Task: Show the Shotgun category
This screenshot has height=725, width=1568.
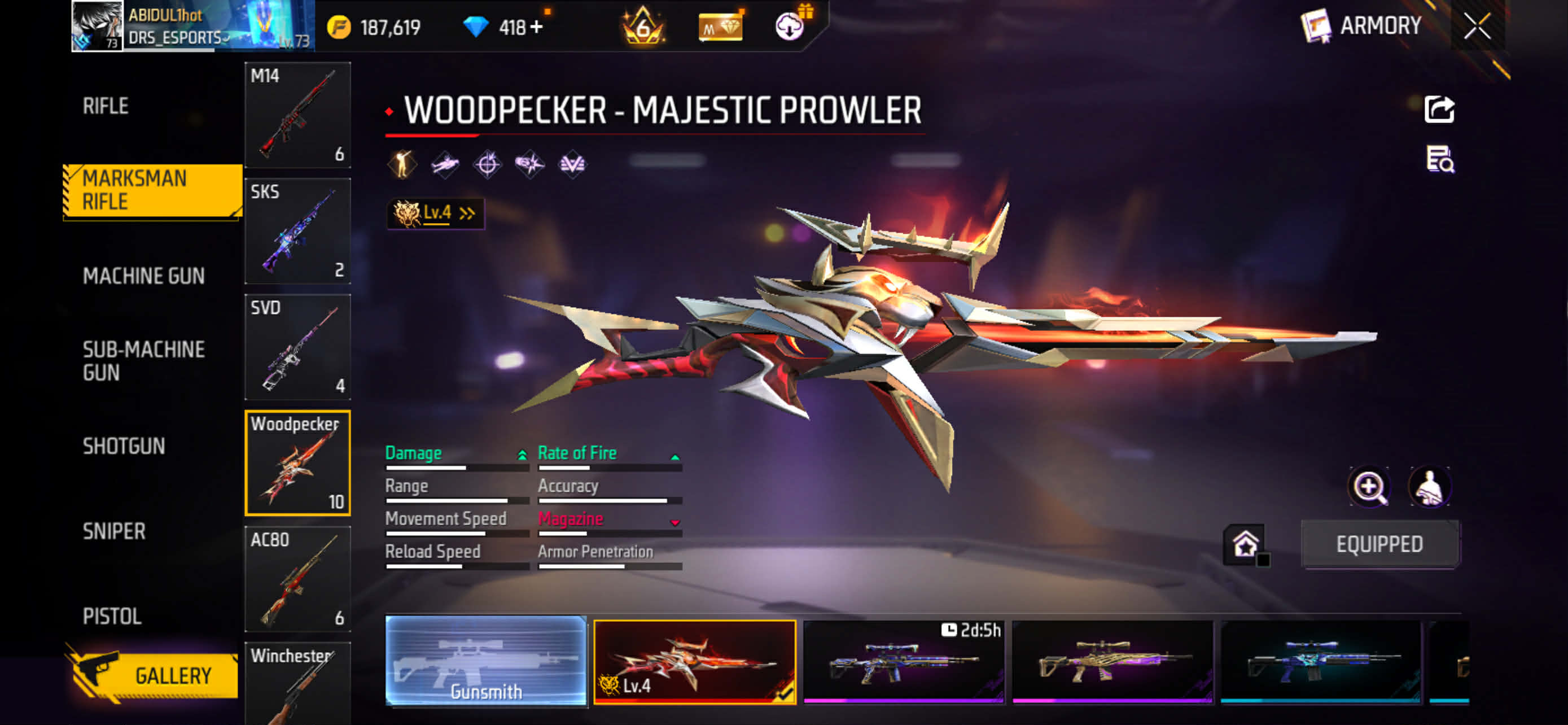Action: 124,446
